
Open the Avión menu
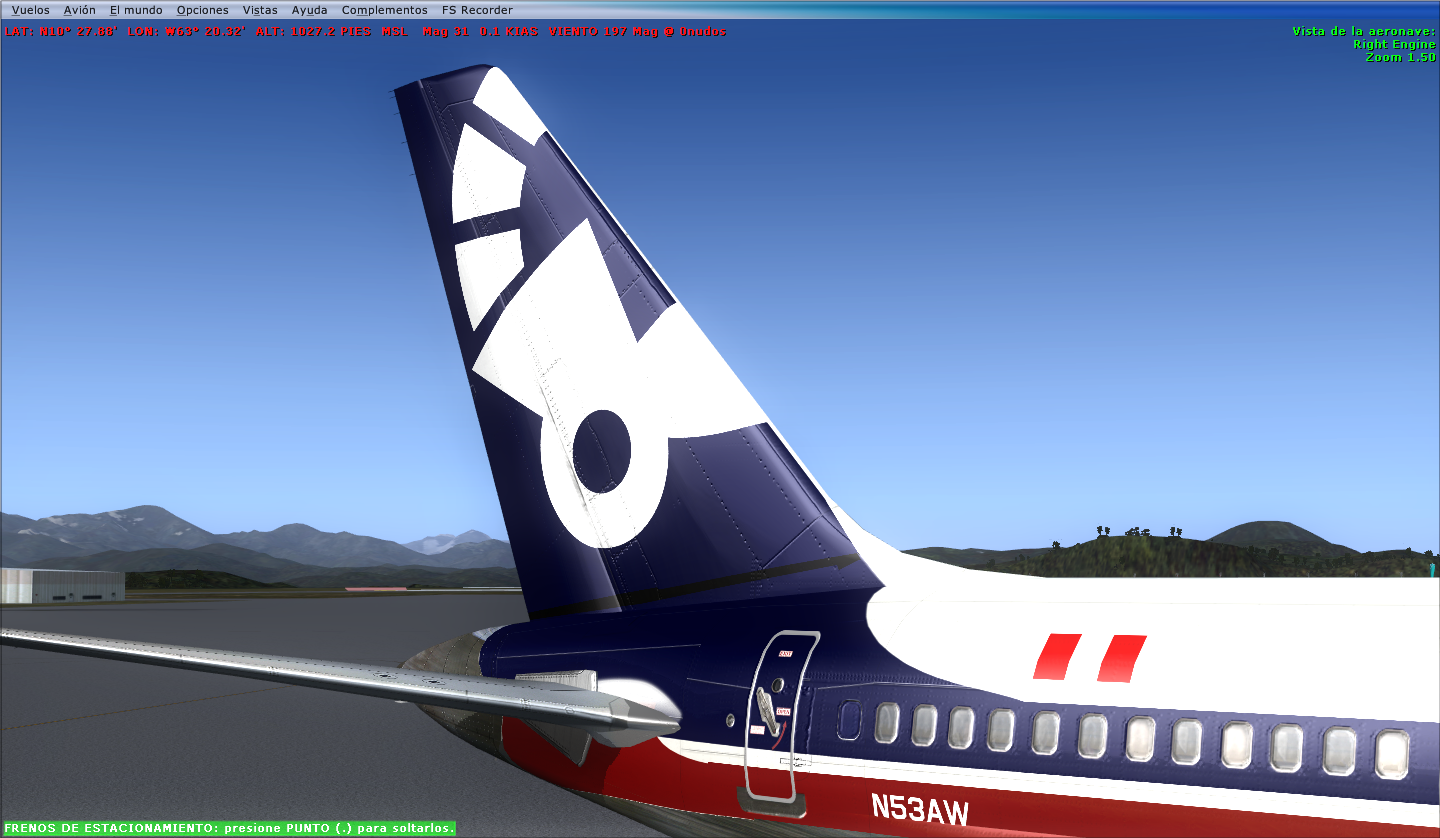pos(78,9)
